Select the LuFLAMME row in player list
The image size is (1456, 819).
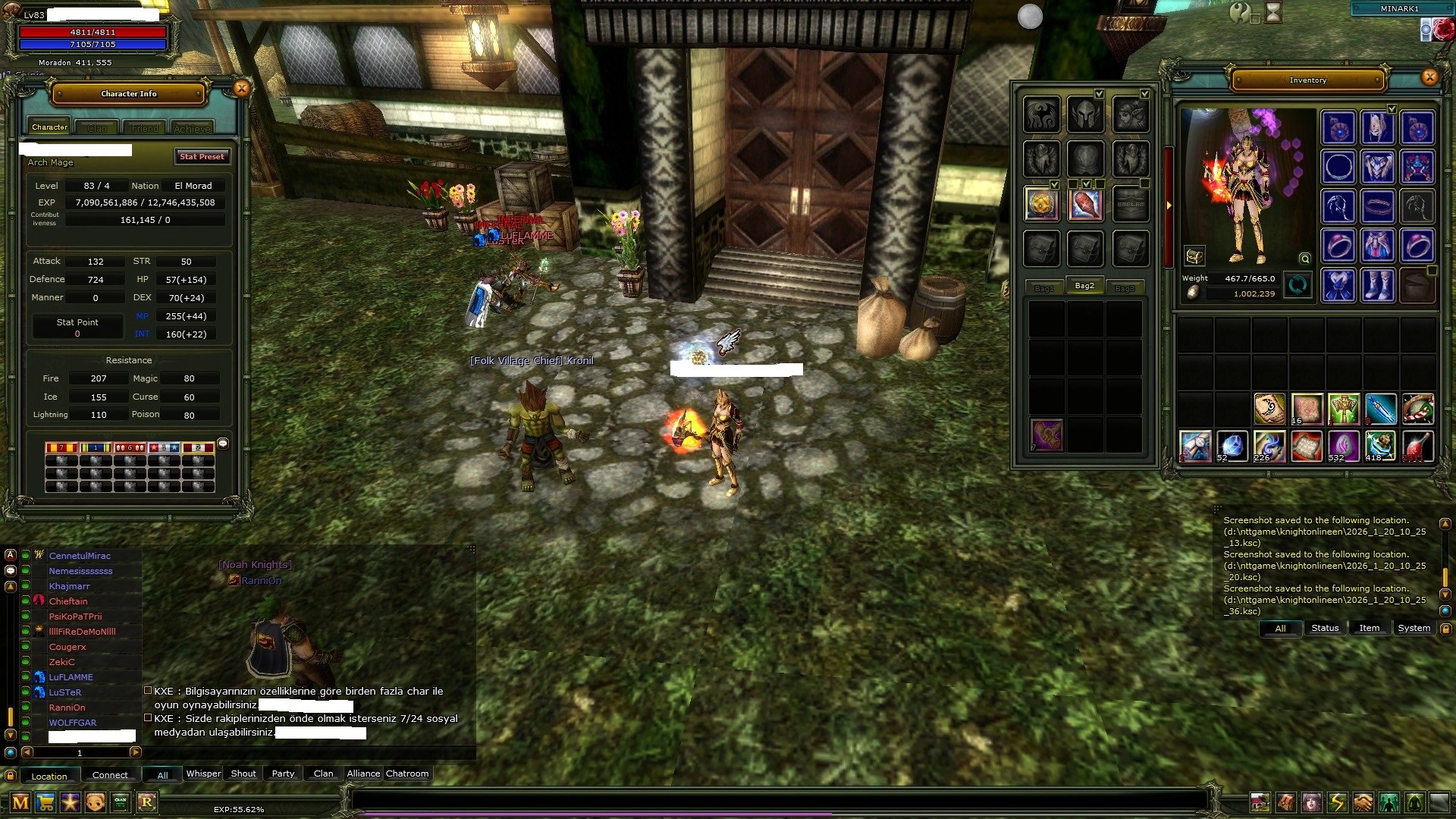click(x=71, y=677)
